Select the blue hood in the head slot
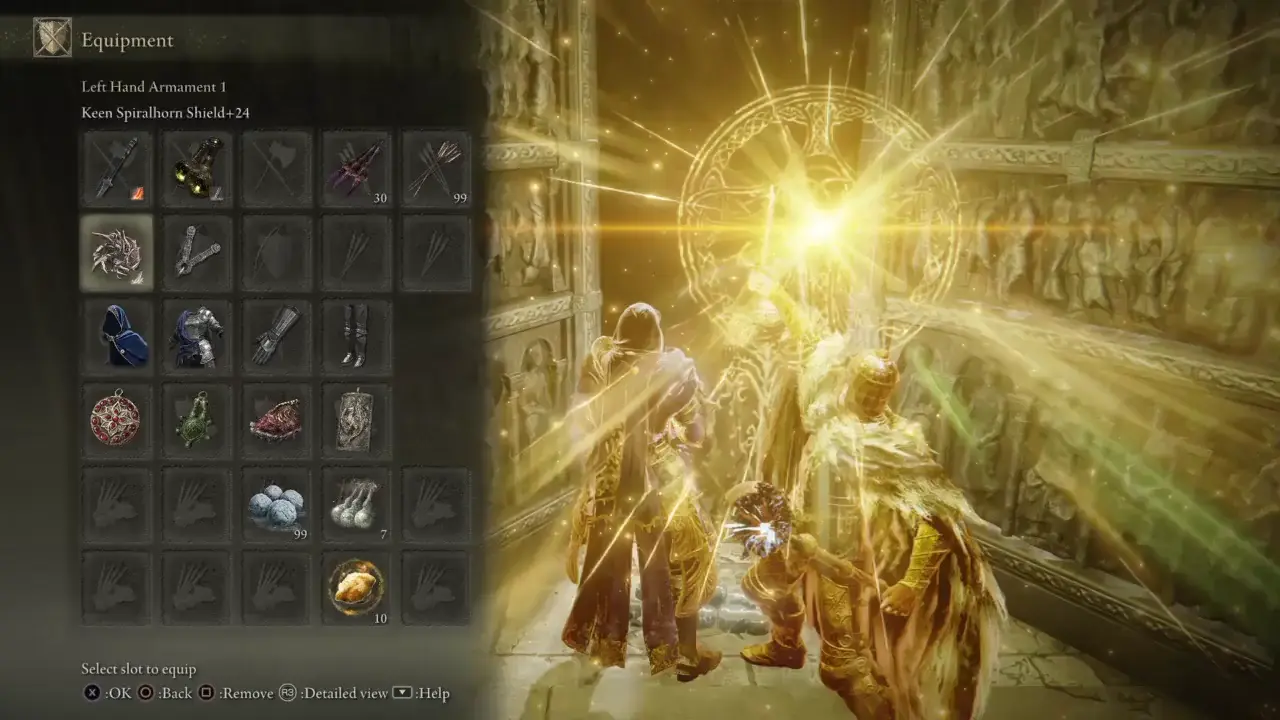 (x=117, y=335)
